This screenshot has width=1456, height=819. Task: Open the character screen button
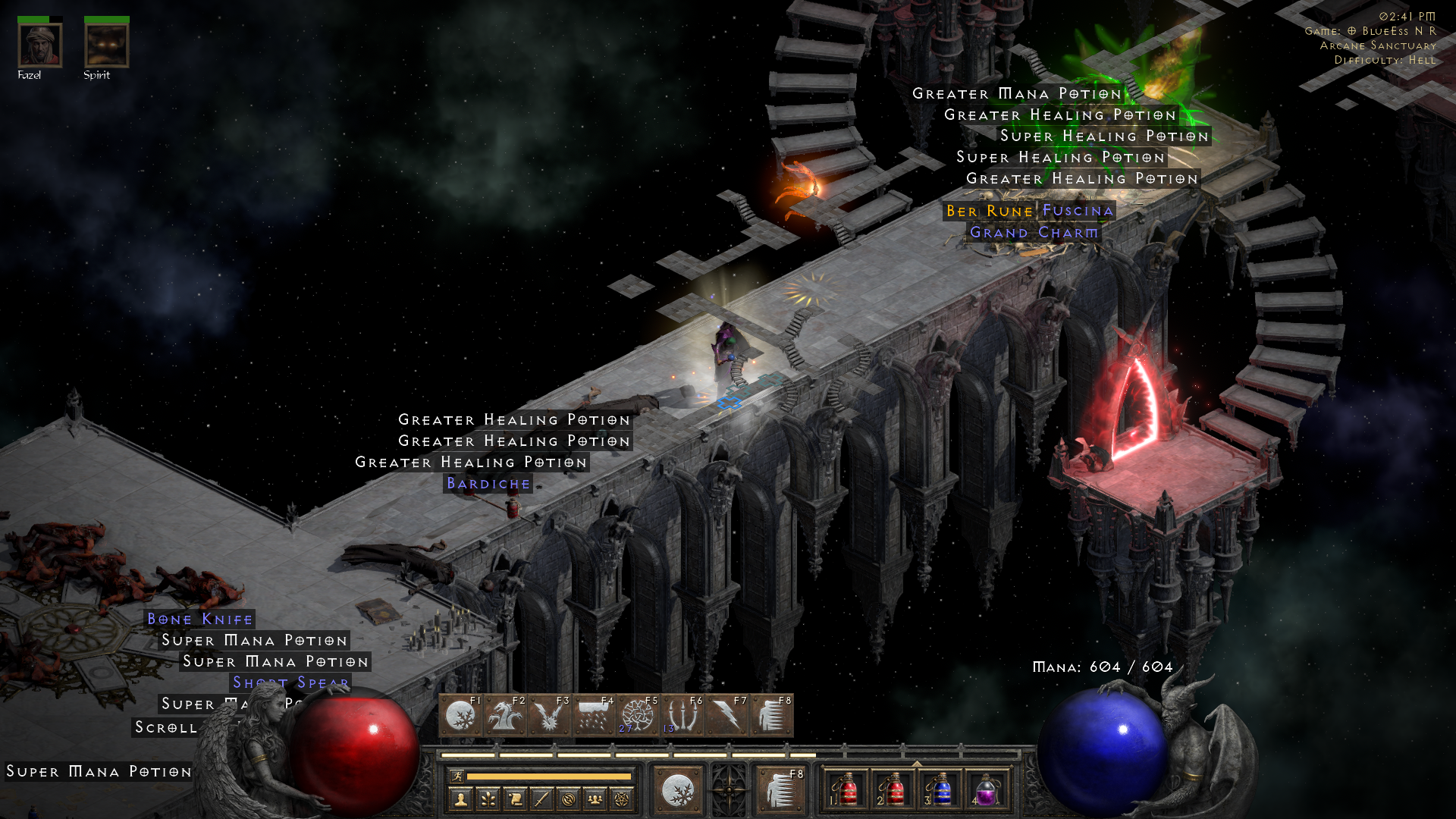(x=461, y=799)
